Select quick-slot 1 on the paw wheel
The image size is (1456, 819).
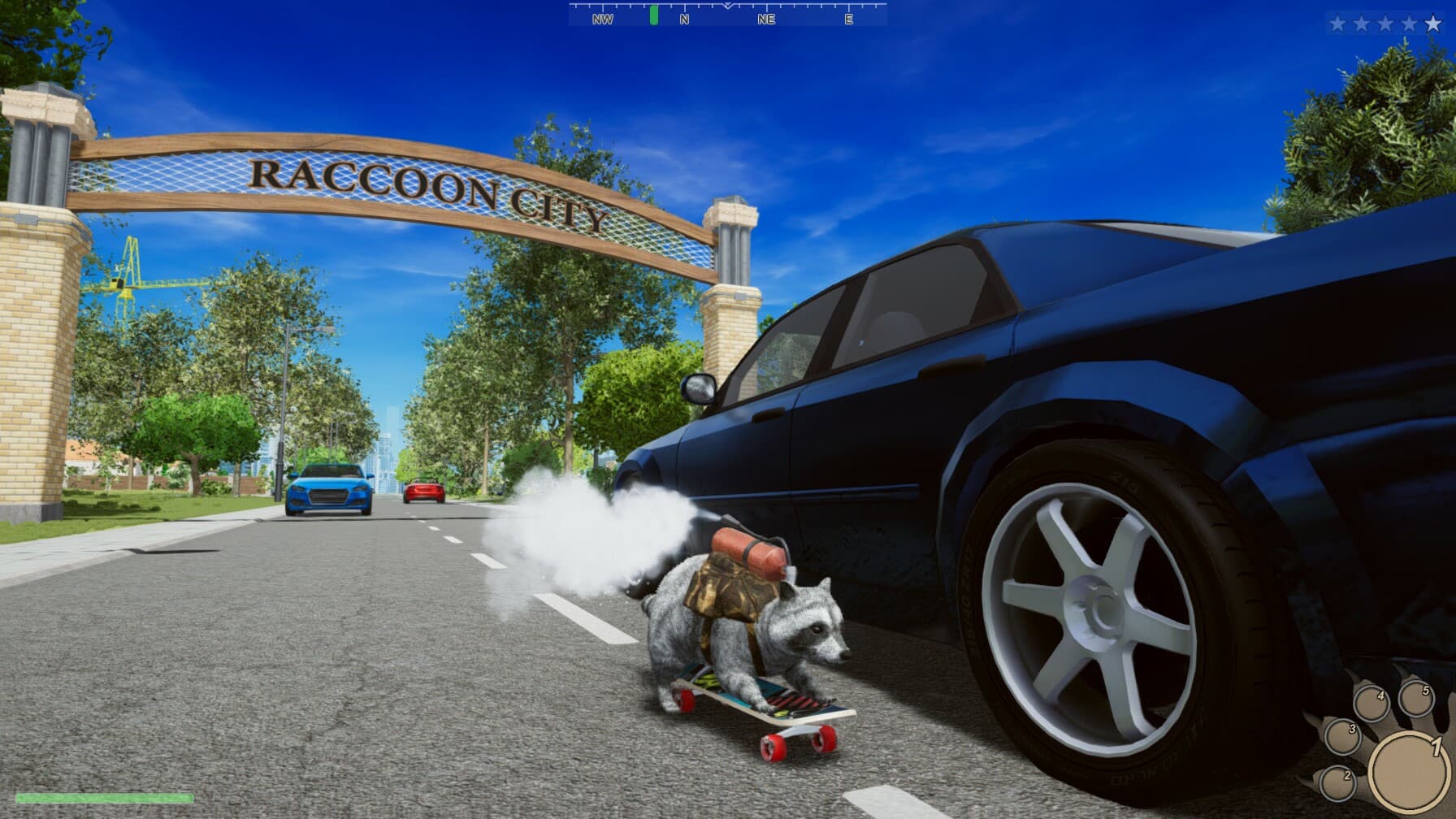1407,772
